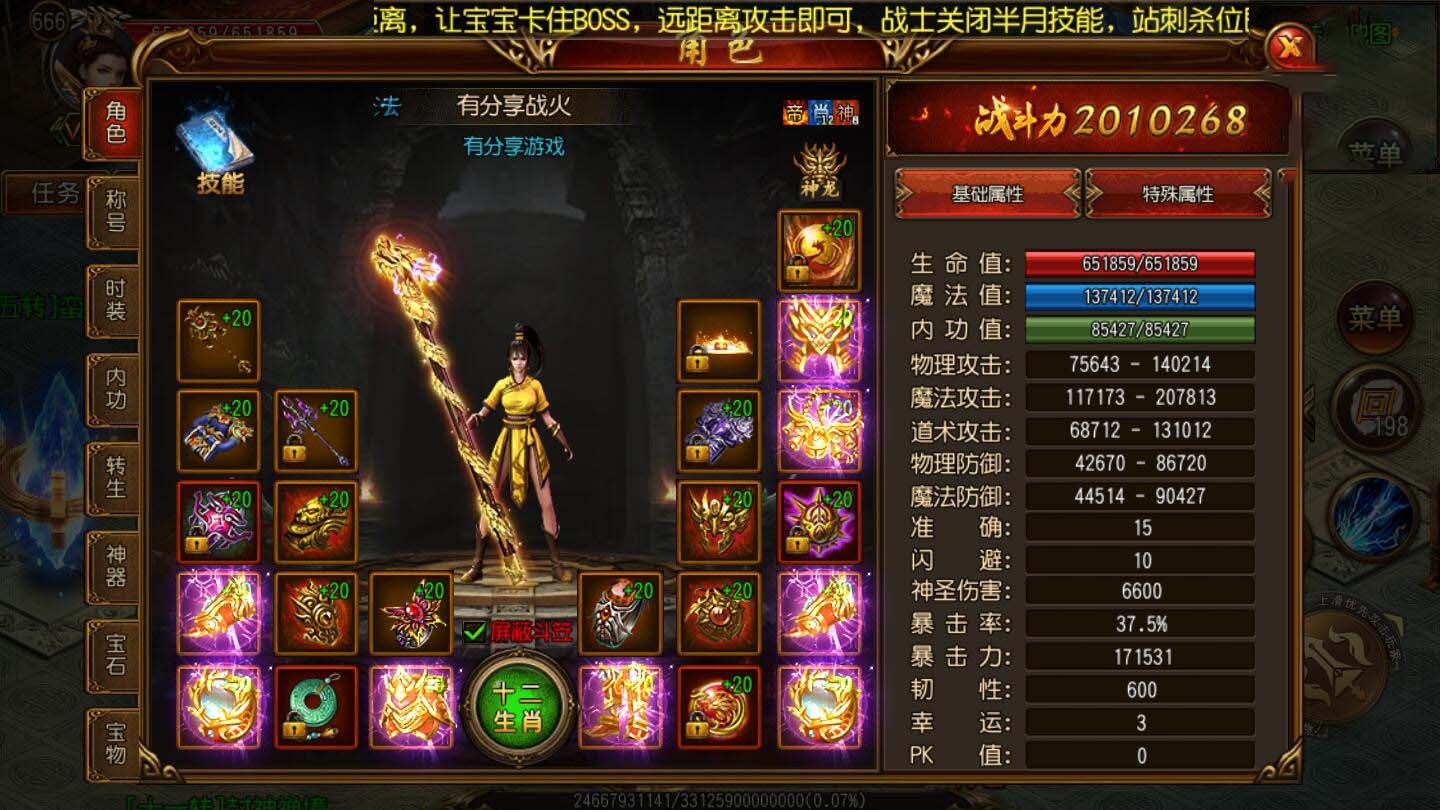Click the 神龙 dragon emblem icon
Screen dimensions: 1440x810
click(818, 172)
